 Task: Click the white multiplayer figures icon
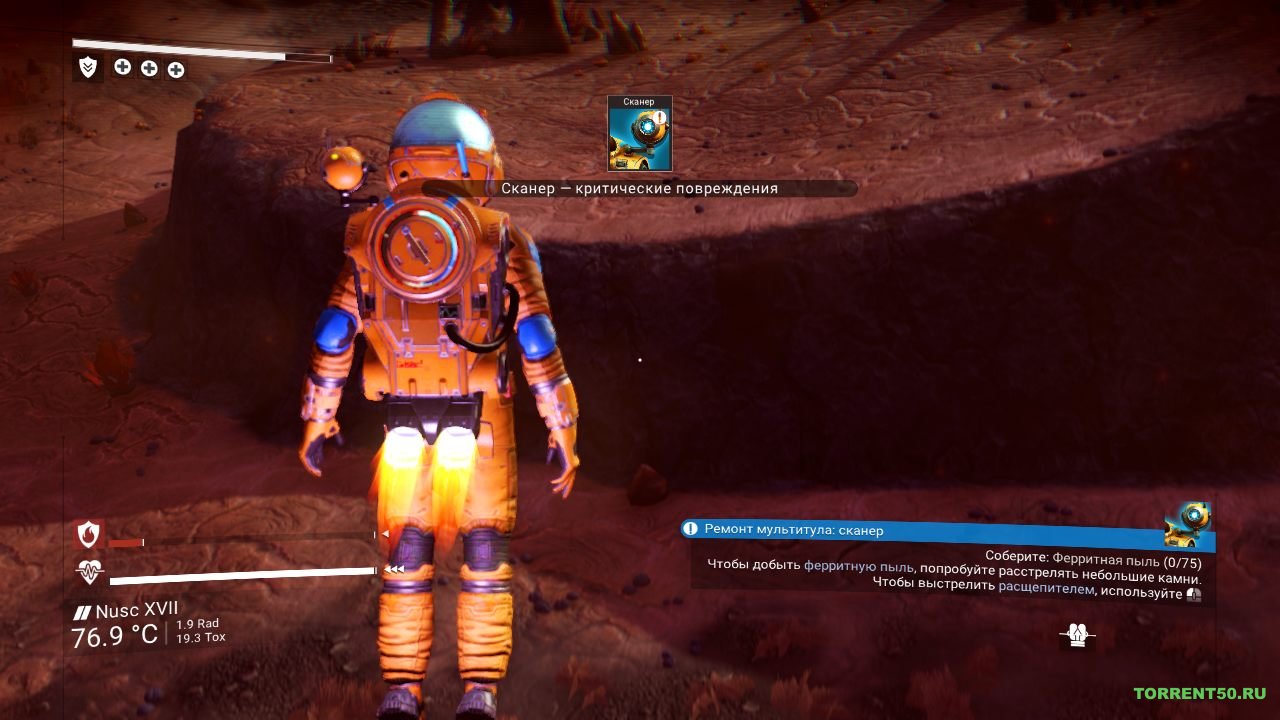(1077, 634)
